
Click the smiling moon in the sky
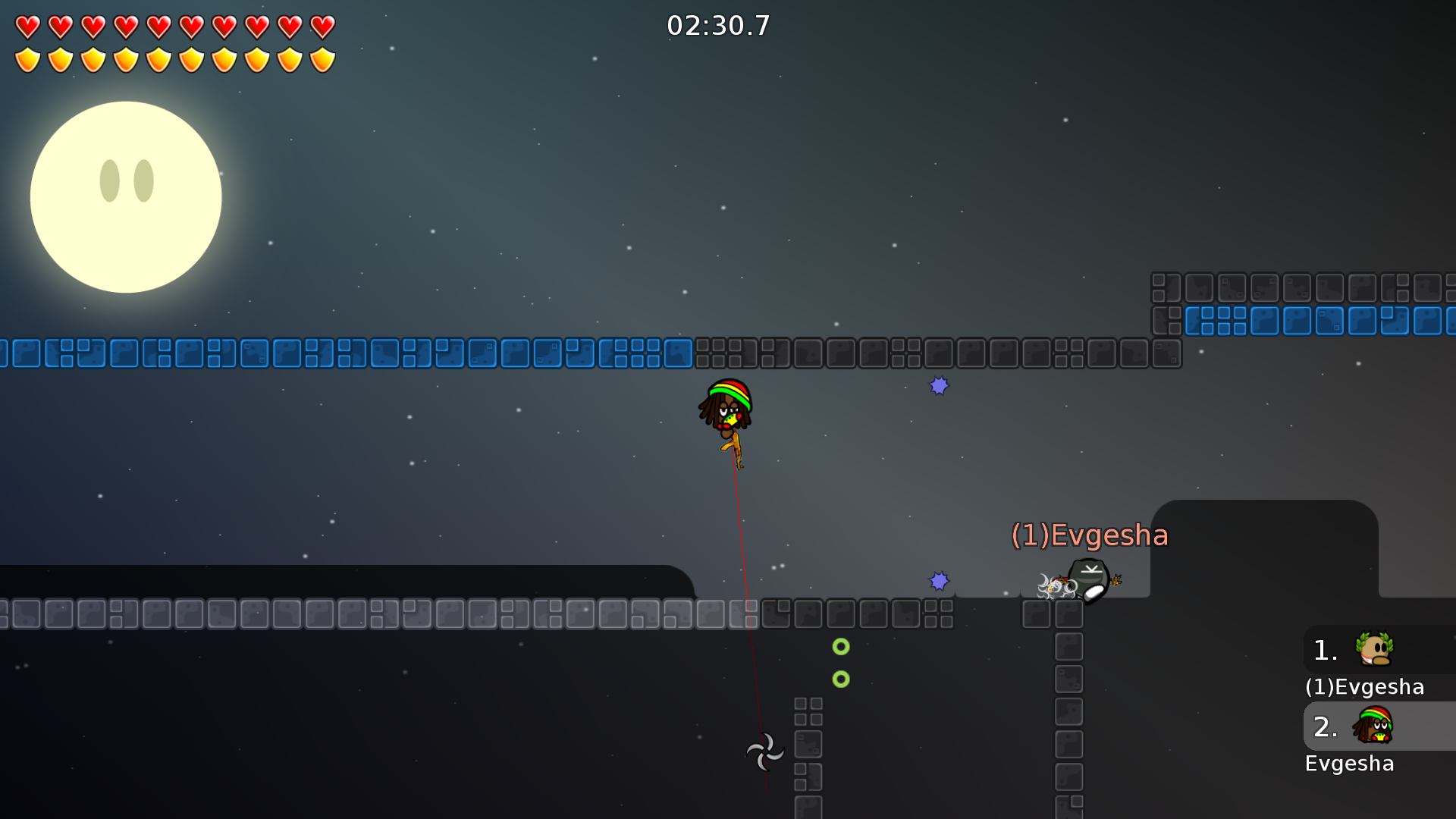coord(126,196)
